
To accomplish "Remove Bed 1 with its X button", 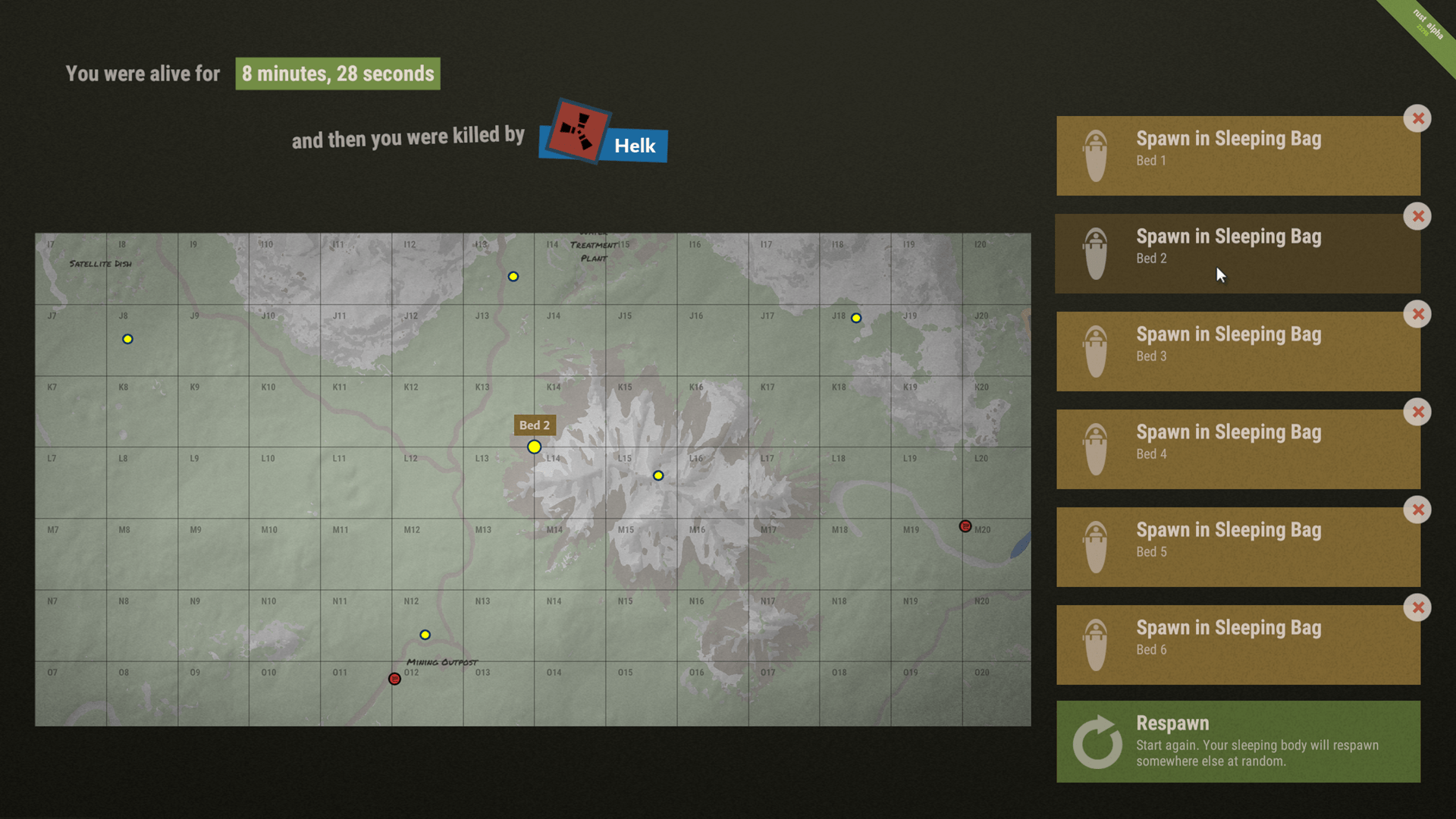I will pyautogui.click(x=1417, y=118).
